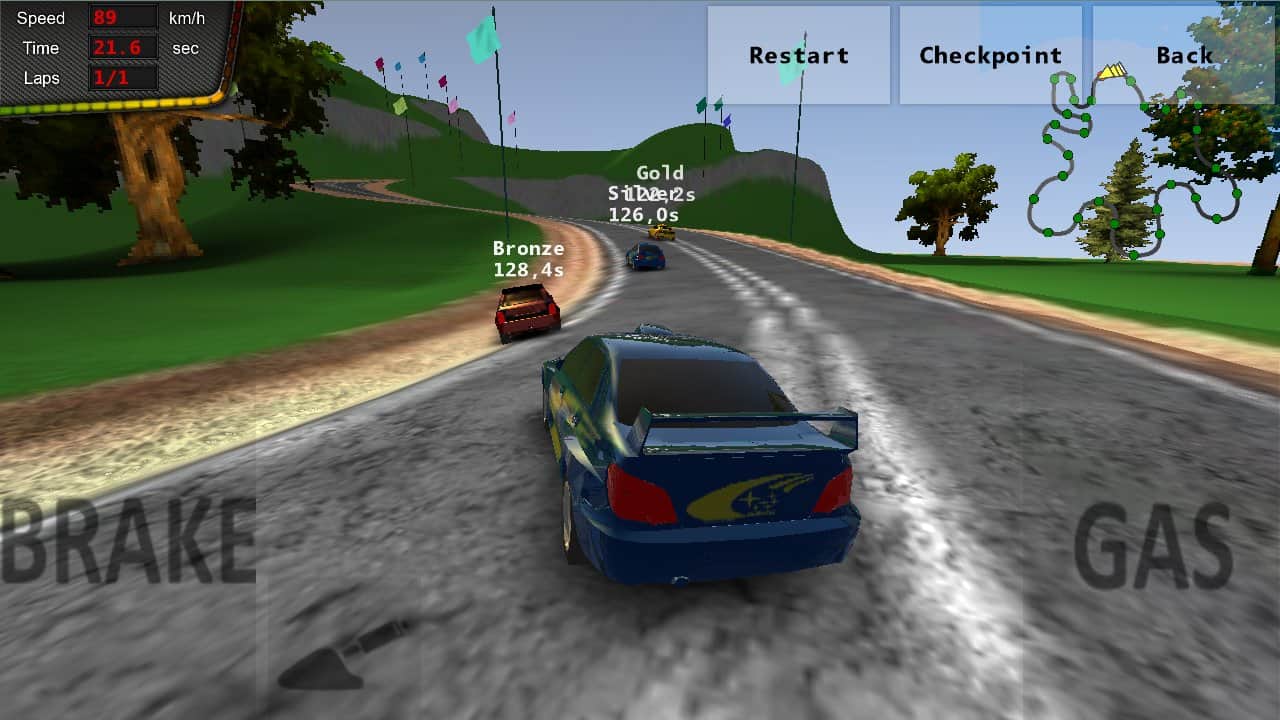The width and height of the screenshot is (1280, 720).
Task: Click the Time readout showing 21.6 sec
Action: (x=122, y=47)
